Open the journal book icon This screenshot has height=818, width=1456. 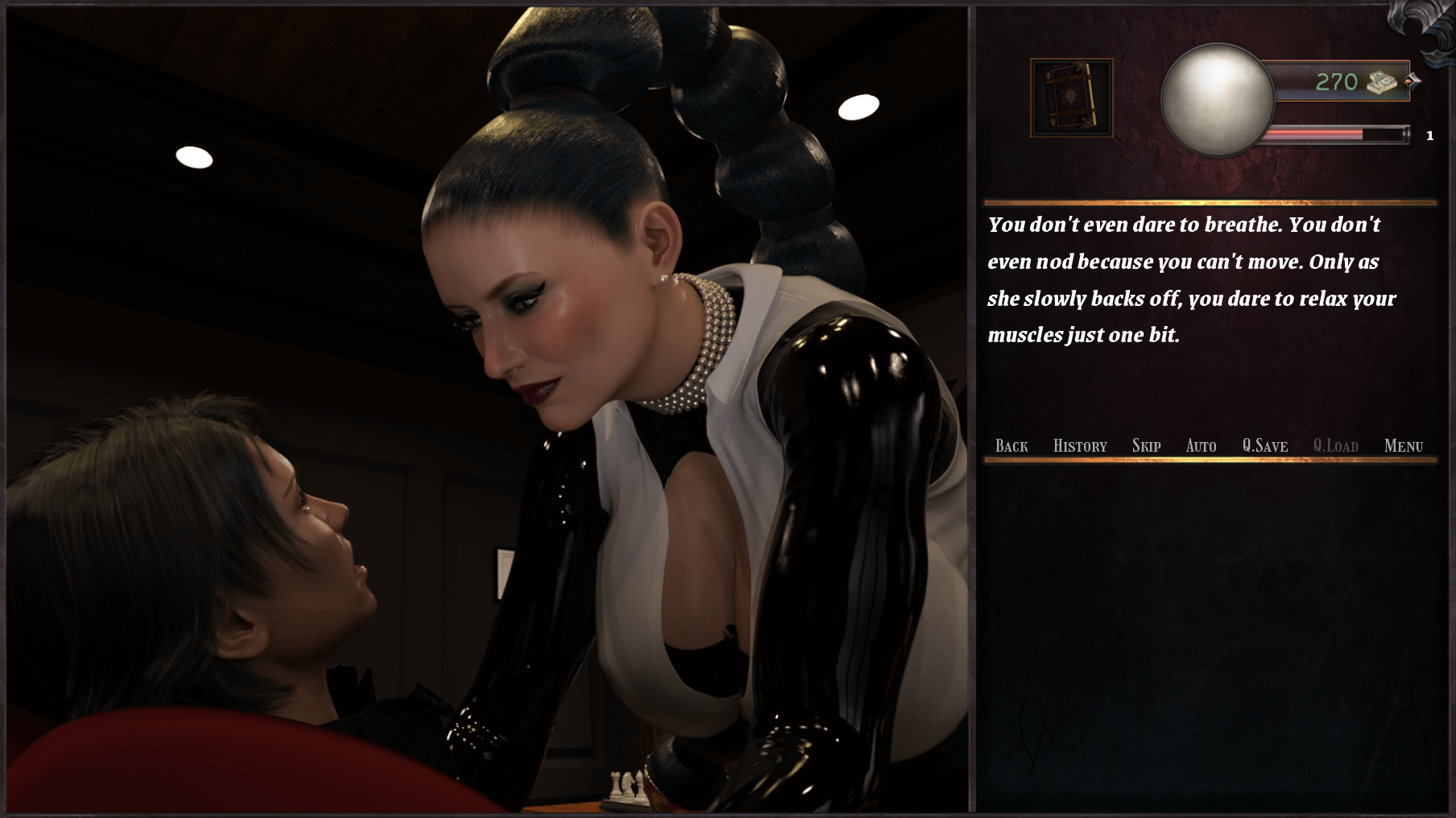click(1072, 97)
